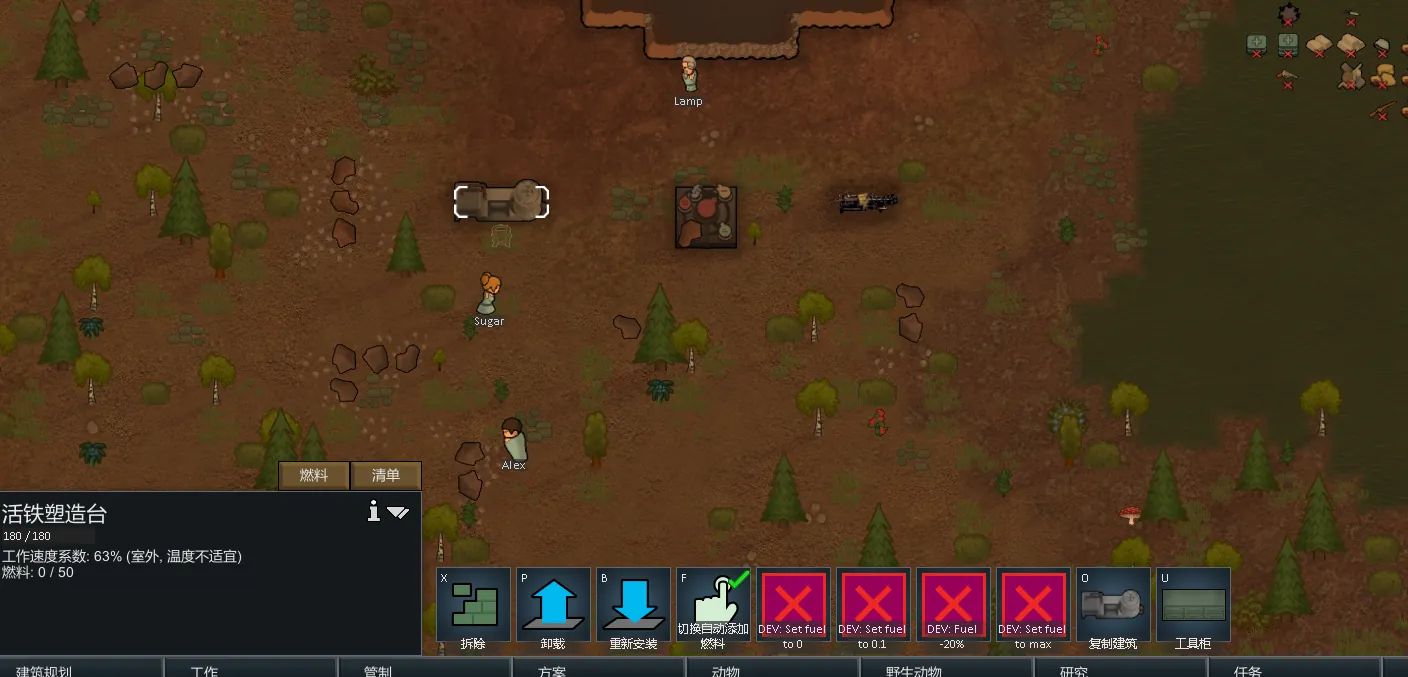This screenshot has width=1408, height=677.
Task: Switch to the 管制 (restrict) menu
Action: coord(378,668)
